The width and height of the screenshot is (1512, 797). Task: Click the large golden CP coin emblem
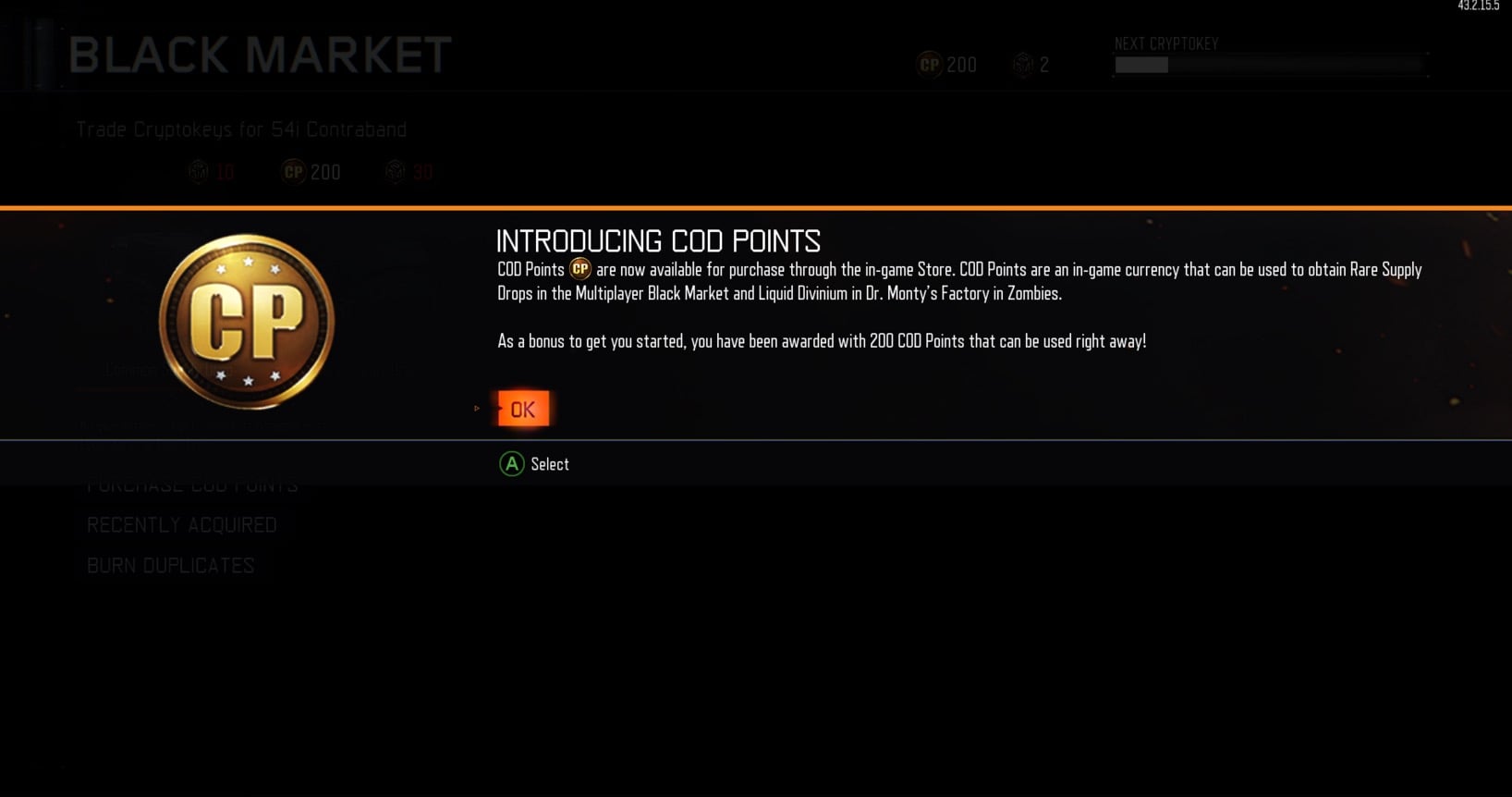(246, 321)
